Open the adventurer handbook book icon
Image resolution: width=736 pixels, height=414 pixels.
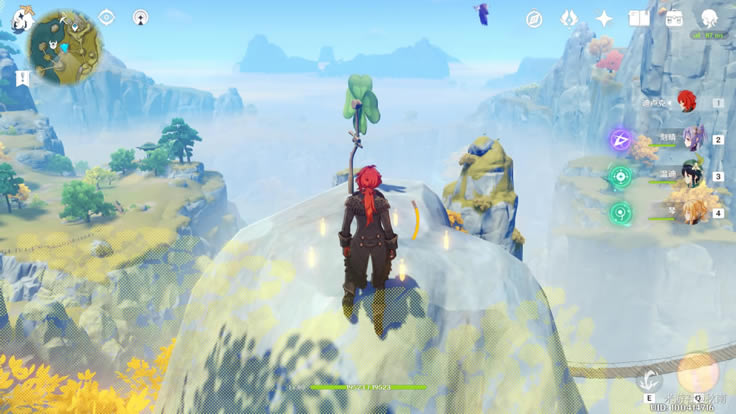639,19
